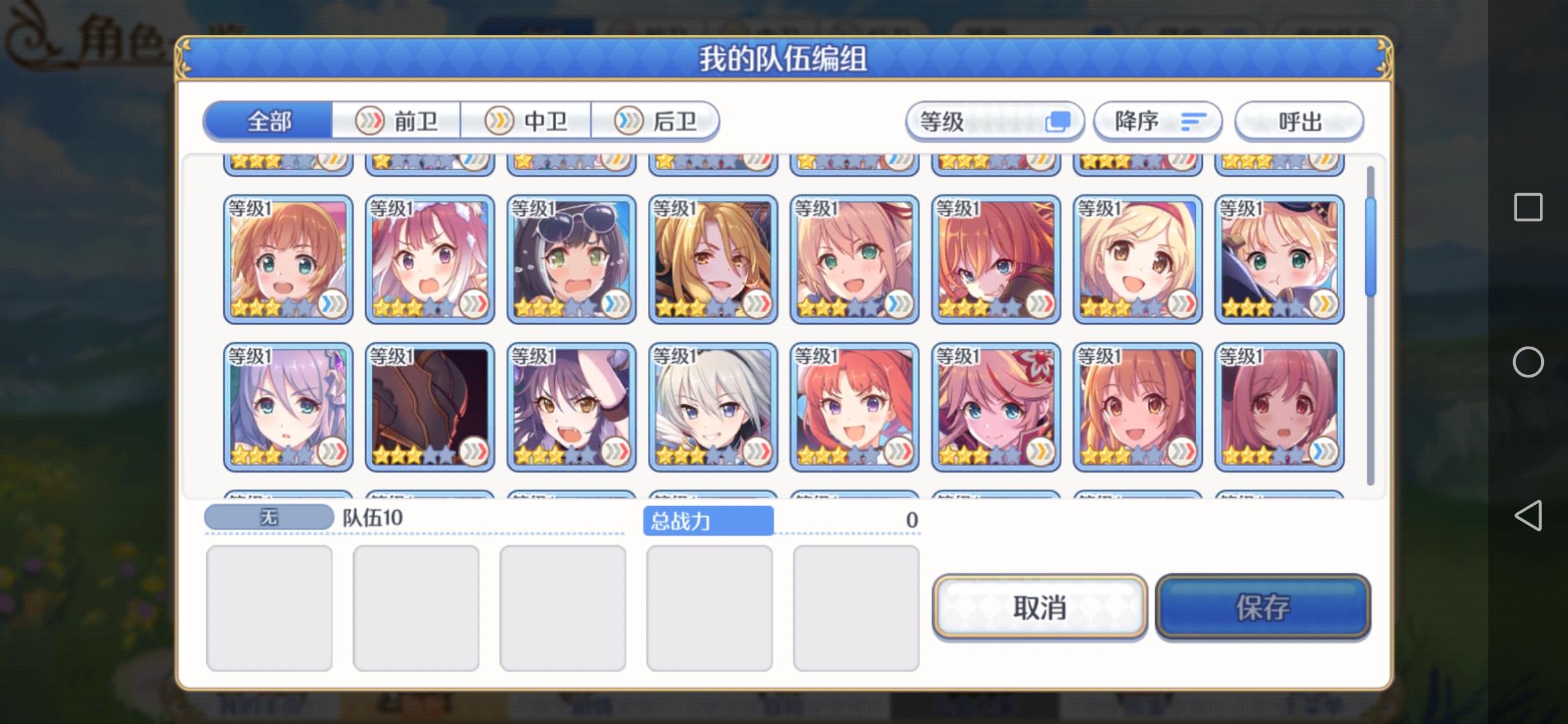Select the armored knight character thumbnail
The width and height of the screenshot is (1568, 724).
[429, 406]
